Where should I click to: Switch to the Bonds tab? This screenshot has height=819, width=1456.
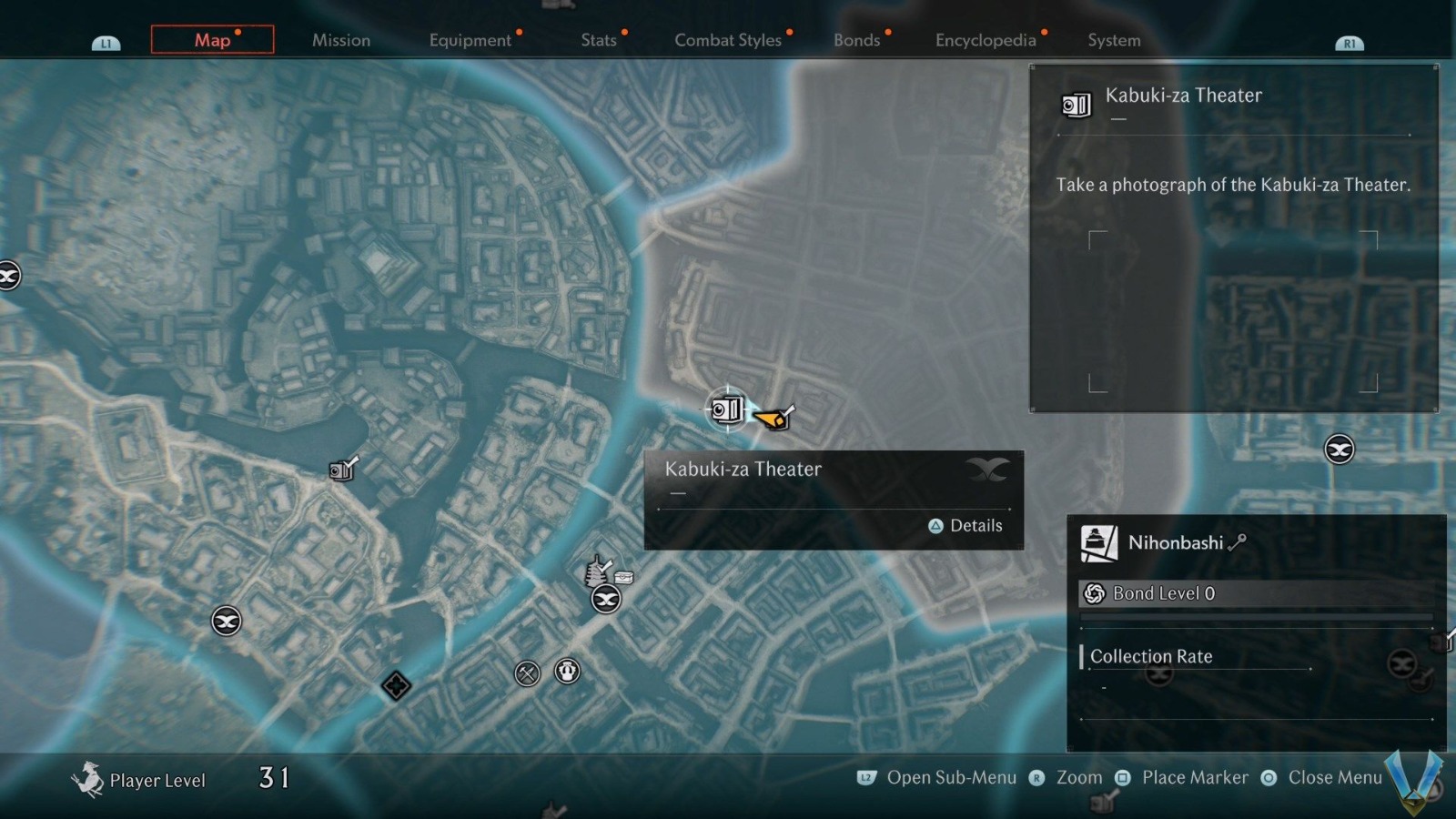point(857,40)
